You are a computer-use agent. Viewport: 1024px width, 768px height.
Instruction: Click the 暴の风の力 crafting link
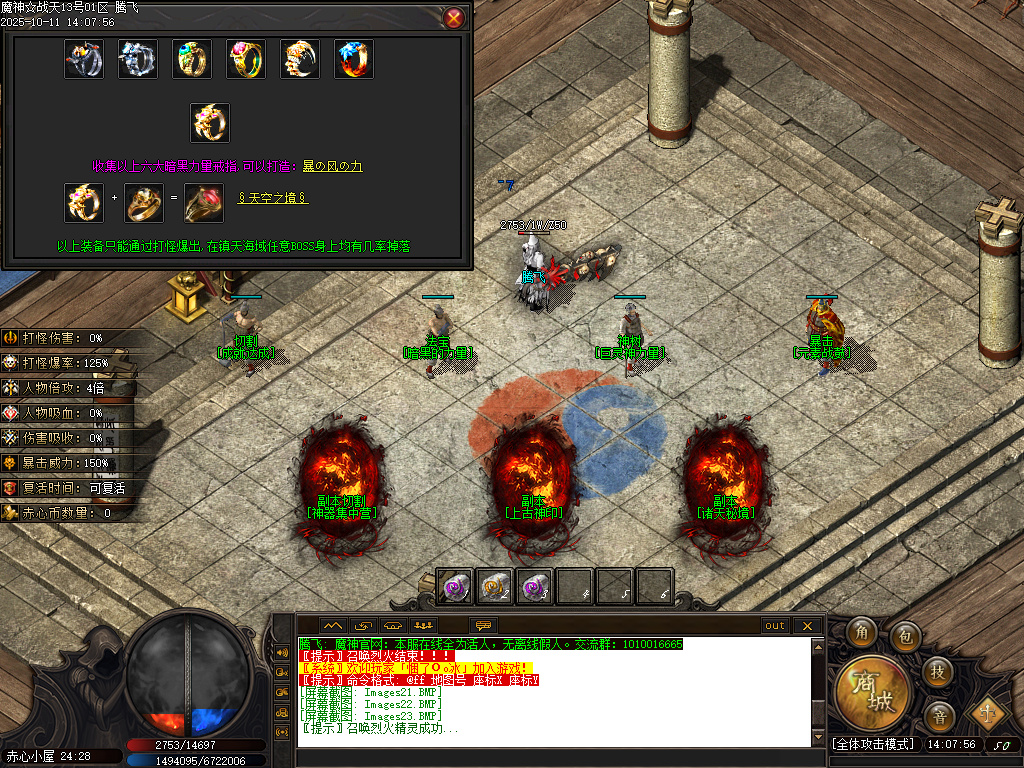pos(332,166)
